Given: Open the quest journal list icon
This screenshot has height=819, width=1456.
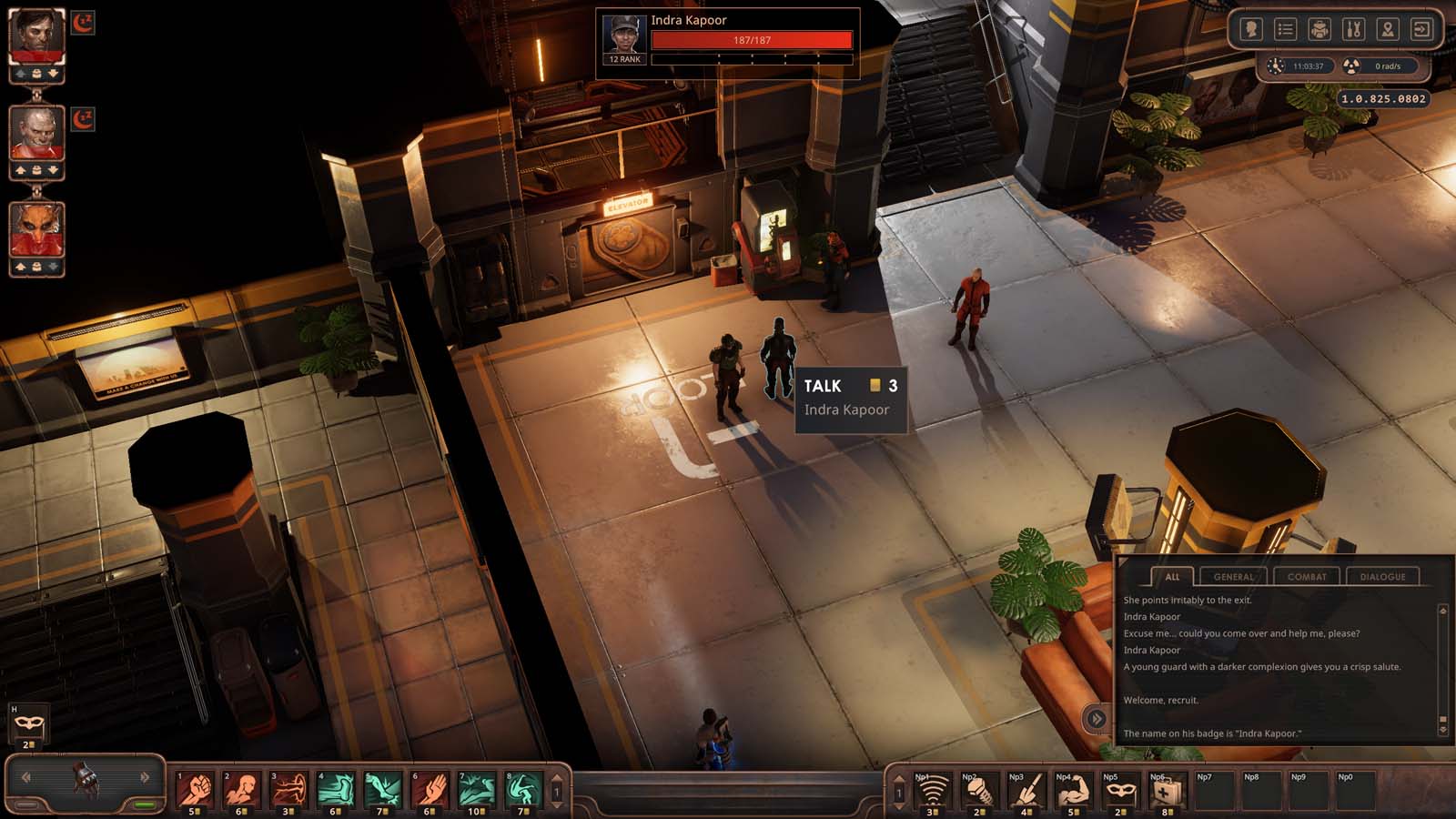Looking at the screenshot, I should [1286, 29].
